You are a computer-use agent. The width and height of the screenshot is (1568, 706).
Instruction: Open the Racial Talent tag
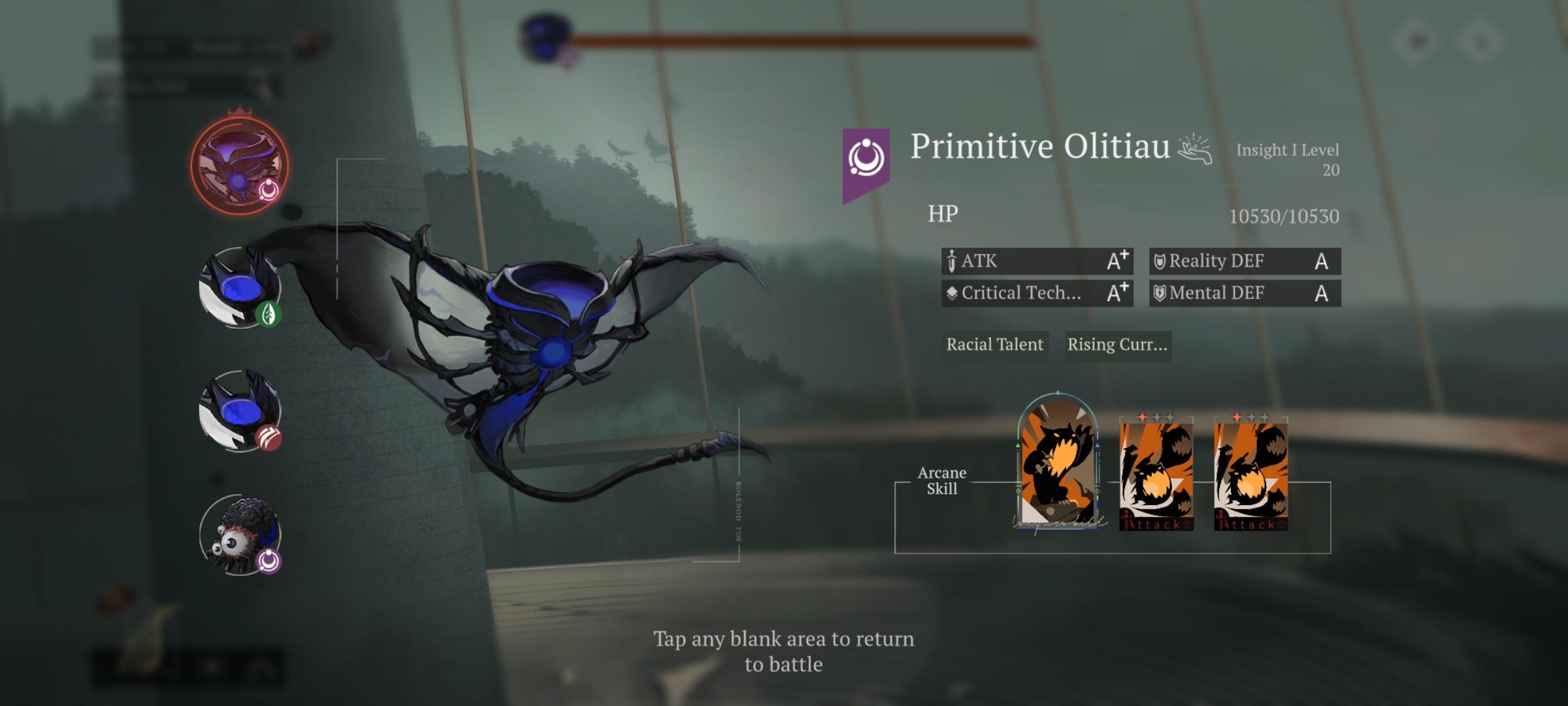[994, 345]
